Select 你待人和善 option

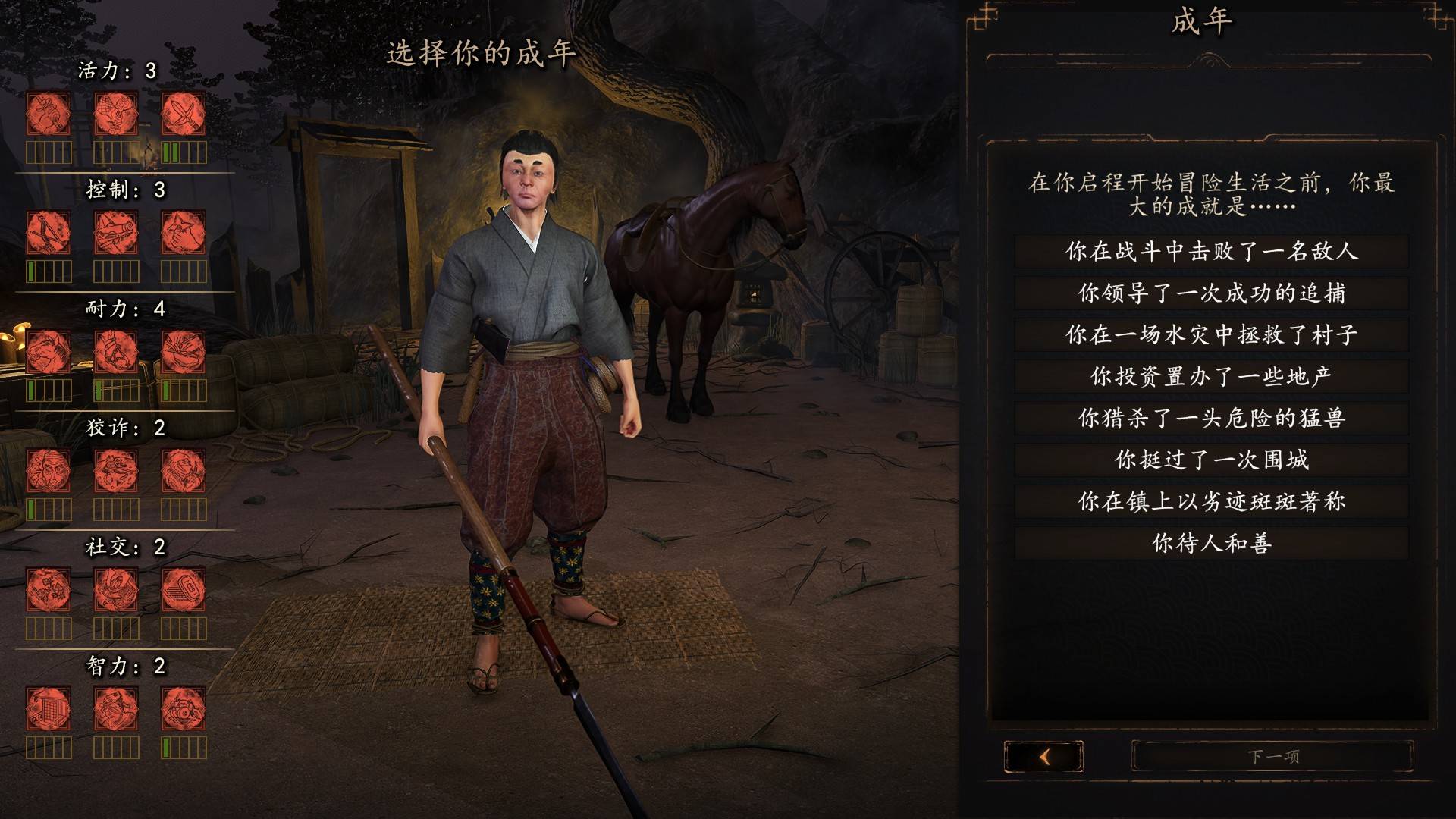point(1211,543)
